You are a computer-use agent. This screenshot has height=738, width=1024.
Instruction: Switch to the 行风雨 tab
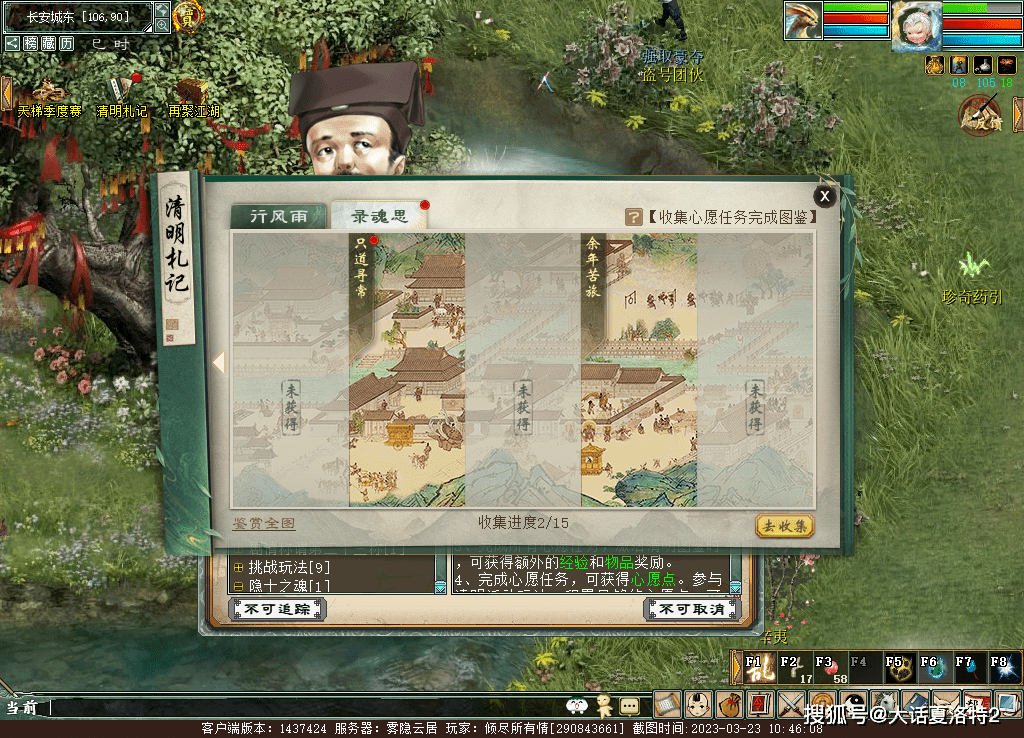point(278,217)
